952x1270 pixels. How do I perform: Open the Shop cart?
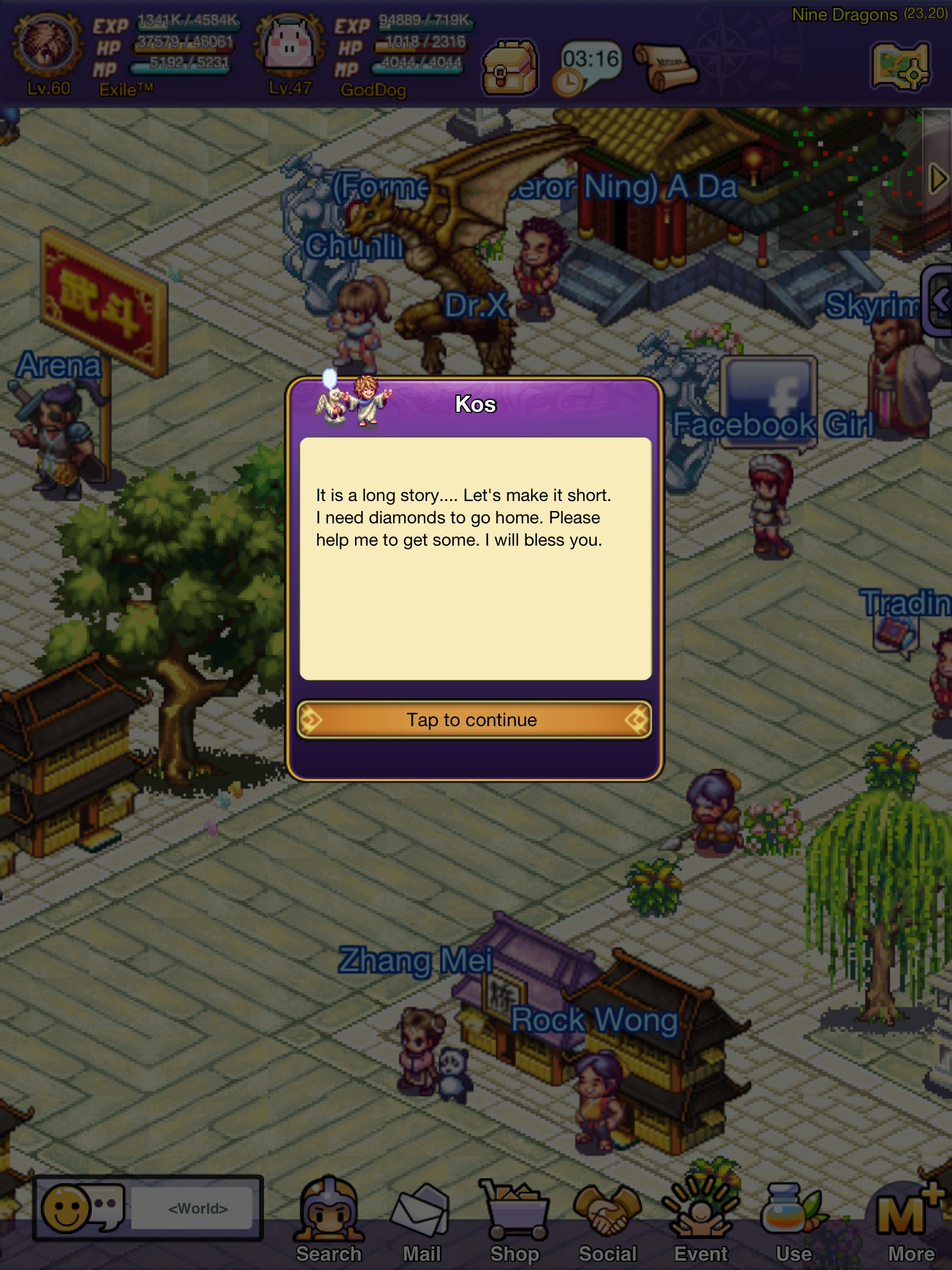pyautogui.click(x=514, y=1219)
